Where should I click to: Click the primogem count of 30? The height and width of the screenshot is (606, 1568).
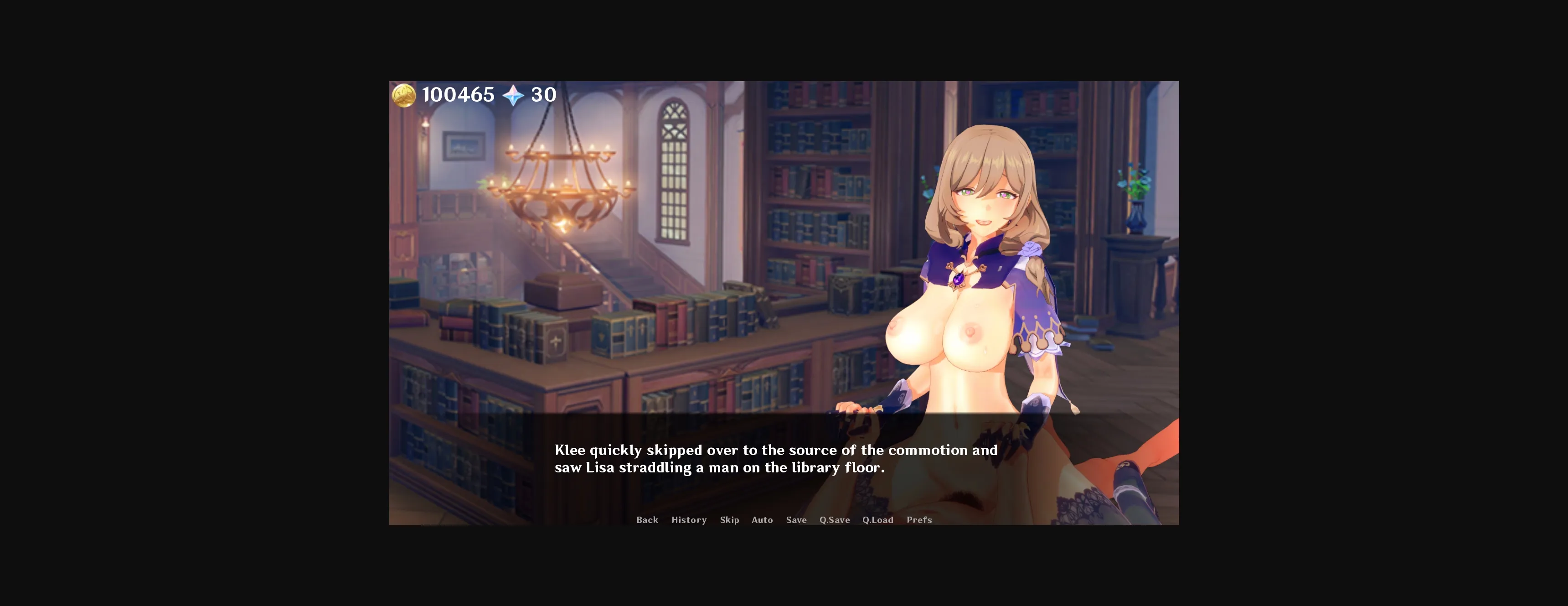click(544, 95)
